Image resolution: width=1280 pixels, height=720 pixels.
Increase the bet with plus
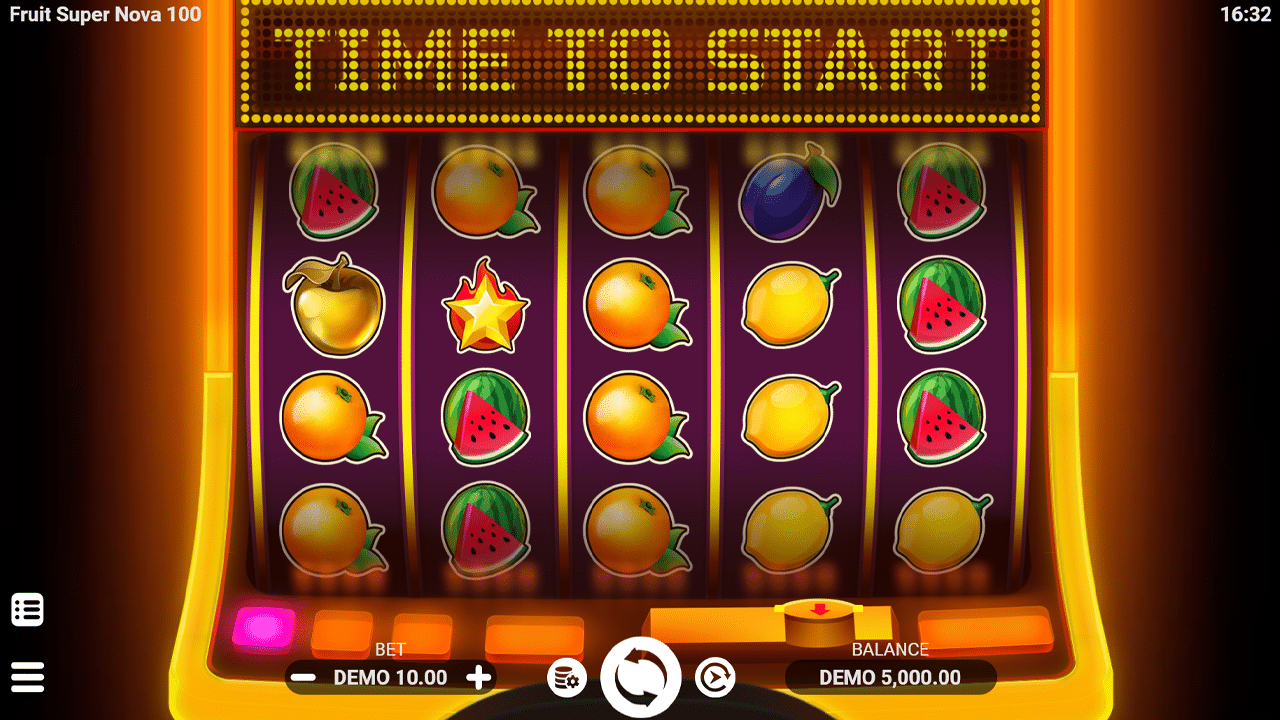pos(478,678)
